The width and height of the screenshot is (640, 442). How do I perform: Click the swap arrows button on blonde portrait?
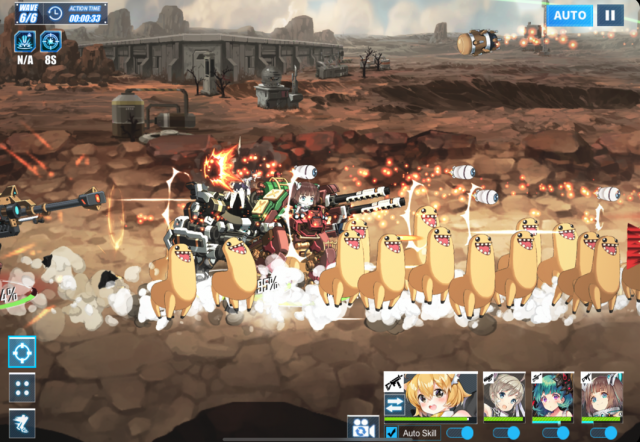394,404
